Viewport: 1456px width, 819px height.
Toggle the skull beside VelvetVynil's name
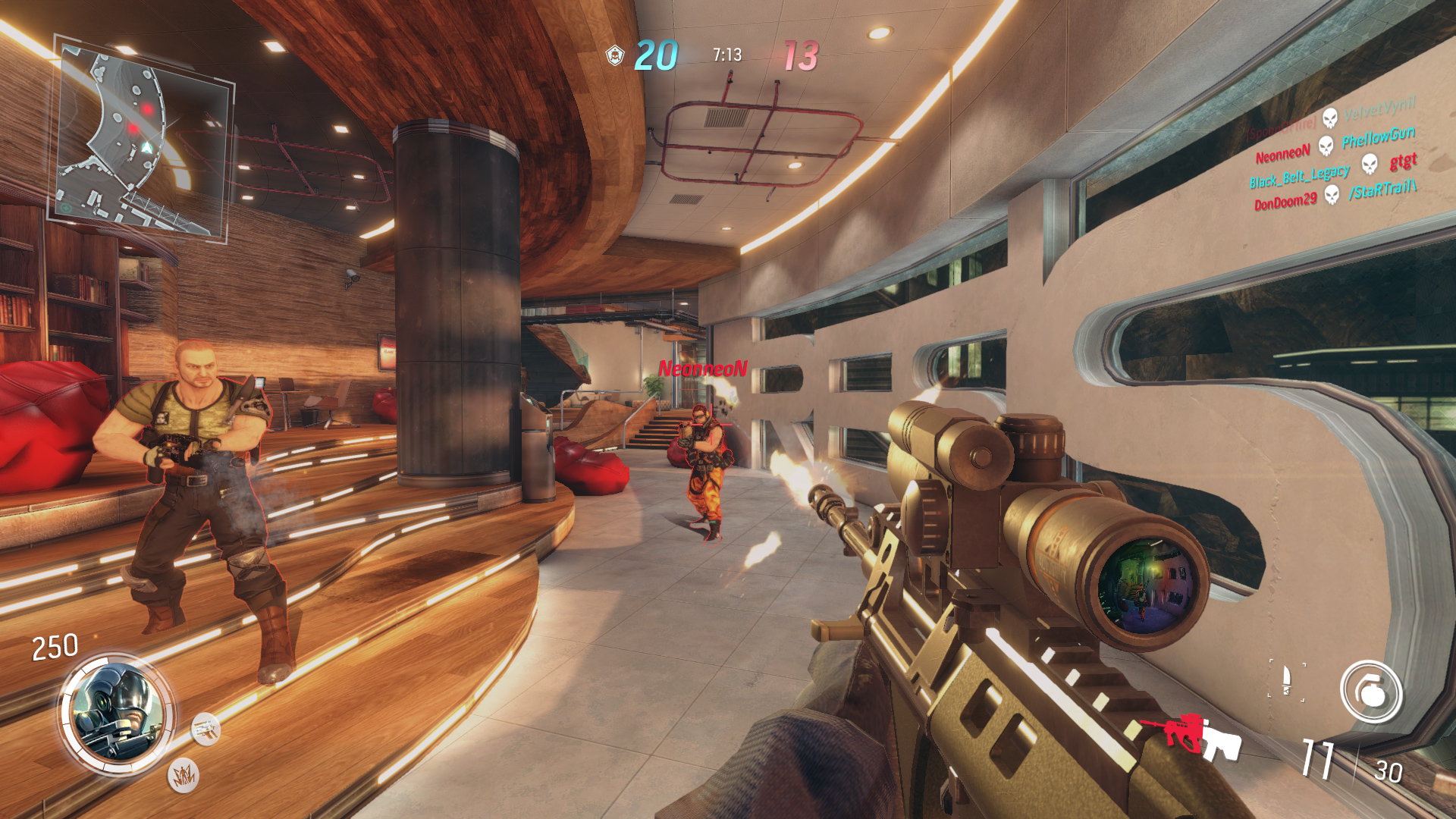(x=1329, y=120)
